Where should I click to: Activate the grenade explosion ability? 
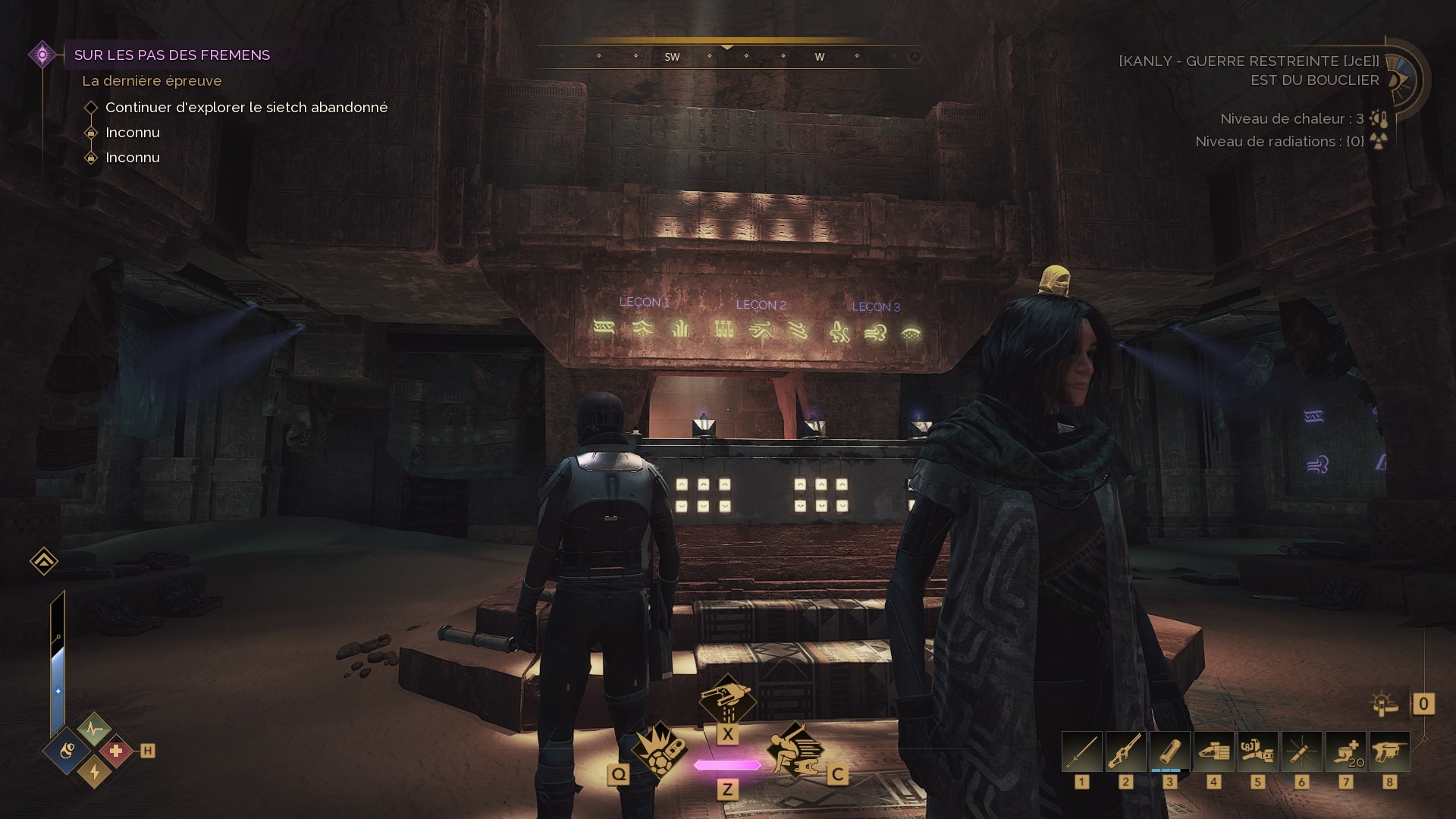tap(659, 751)
